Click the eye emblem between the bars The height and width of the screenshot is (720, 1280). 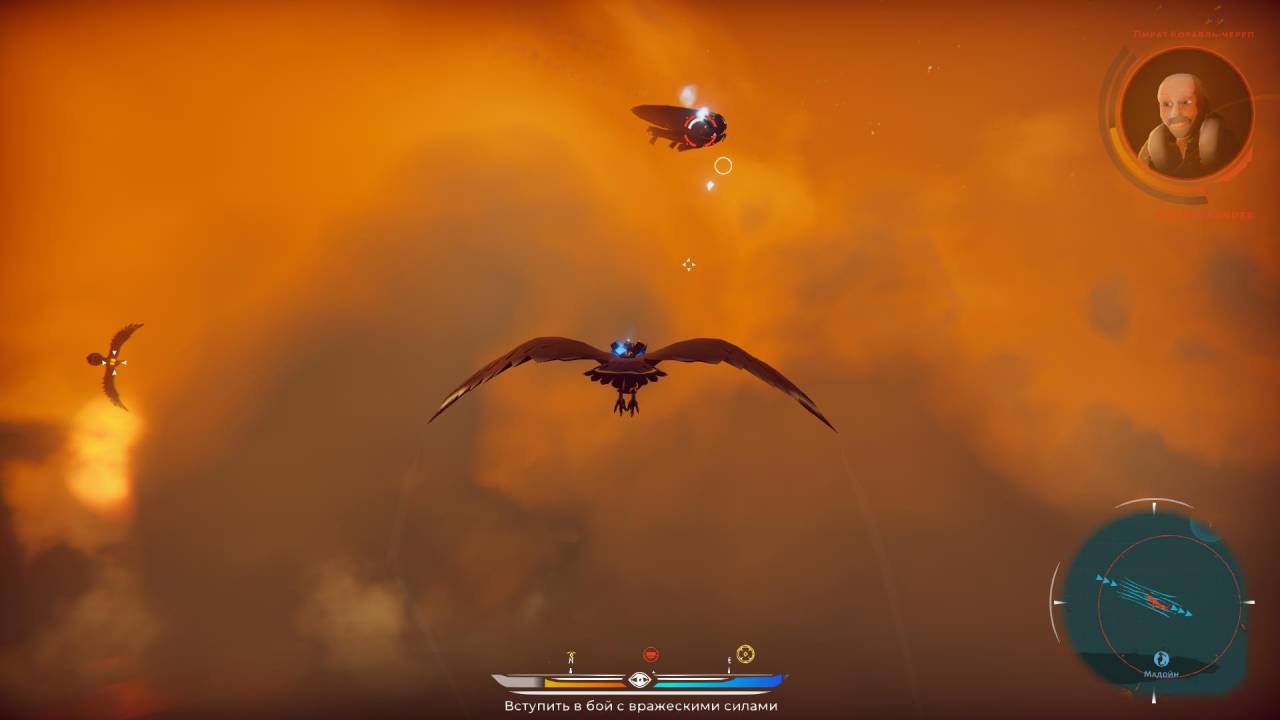coord(640,680)
